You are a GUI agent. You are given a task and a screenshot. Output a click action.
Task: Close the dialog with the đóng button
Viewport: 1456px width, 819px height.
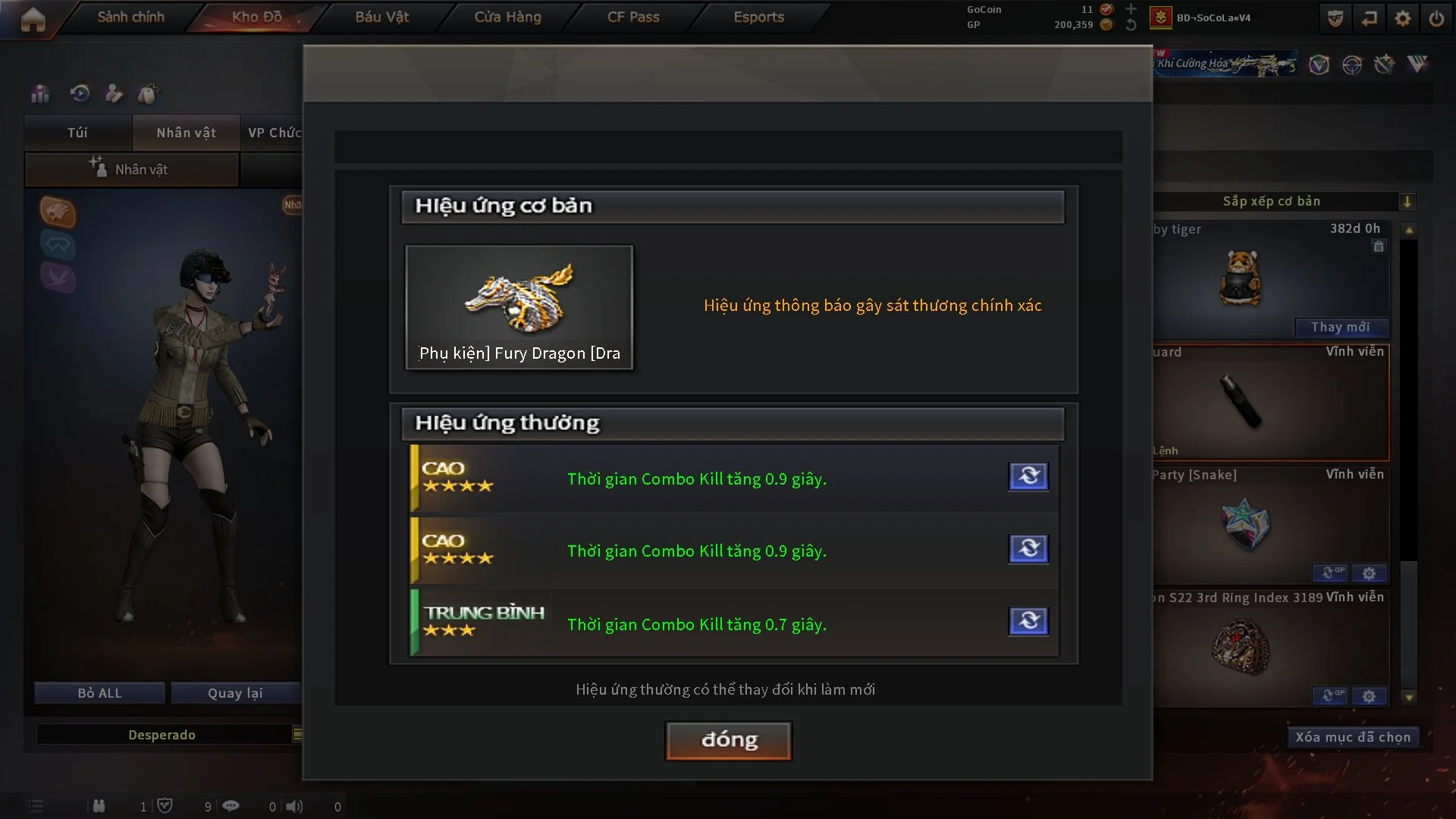[x=728, y=740]
